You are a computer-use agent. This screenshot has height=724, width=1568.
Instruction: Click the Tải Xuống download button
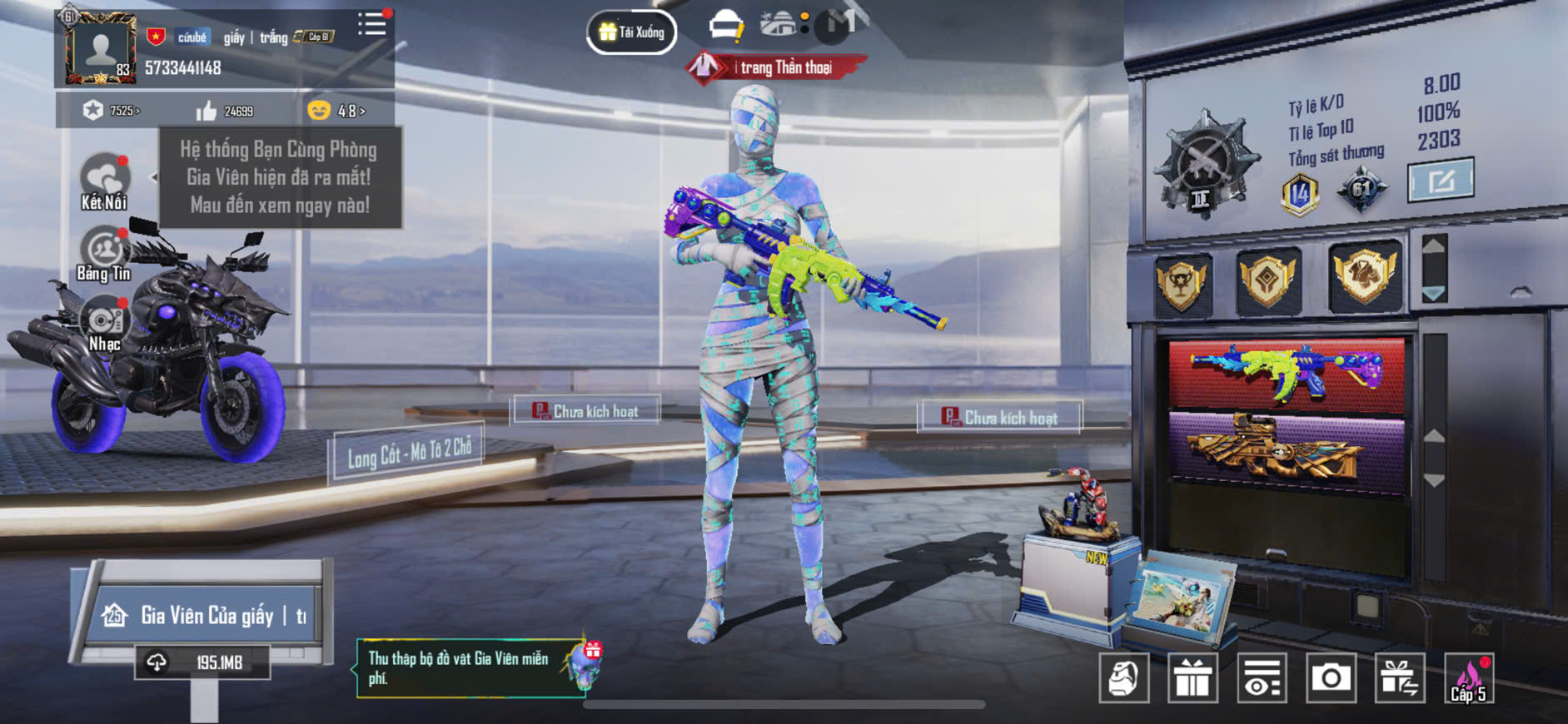632,32
